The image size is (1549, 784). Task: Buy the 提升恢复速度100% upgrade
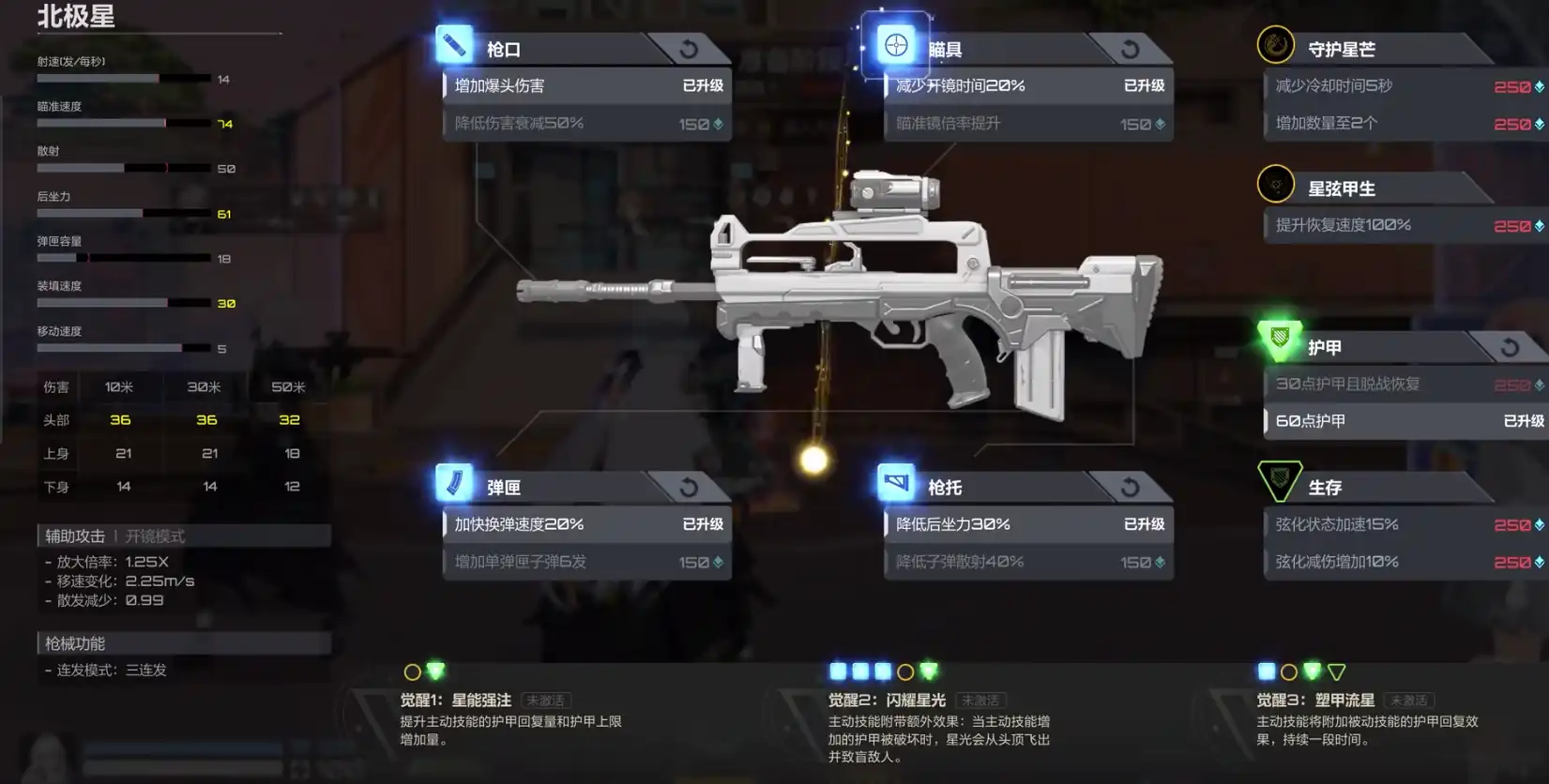click(x=1405, y=226)
